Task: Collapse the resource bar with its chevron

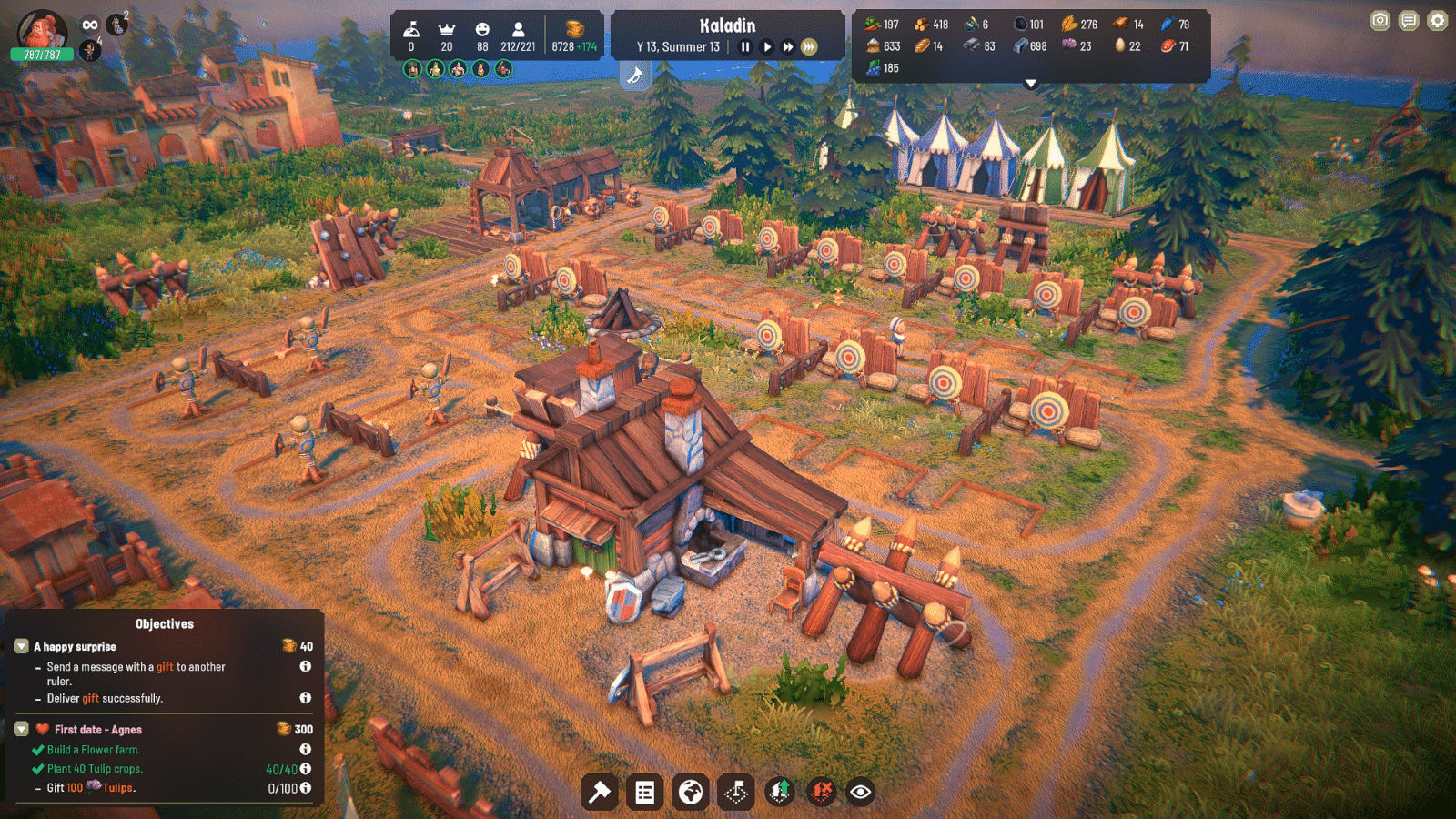Action: click(x=1031, y=81)
